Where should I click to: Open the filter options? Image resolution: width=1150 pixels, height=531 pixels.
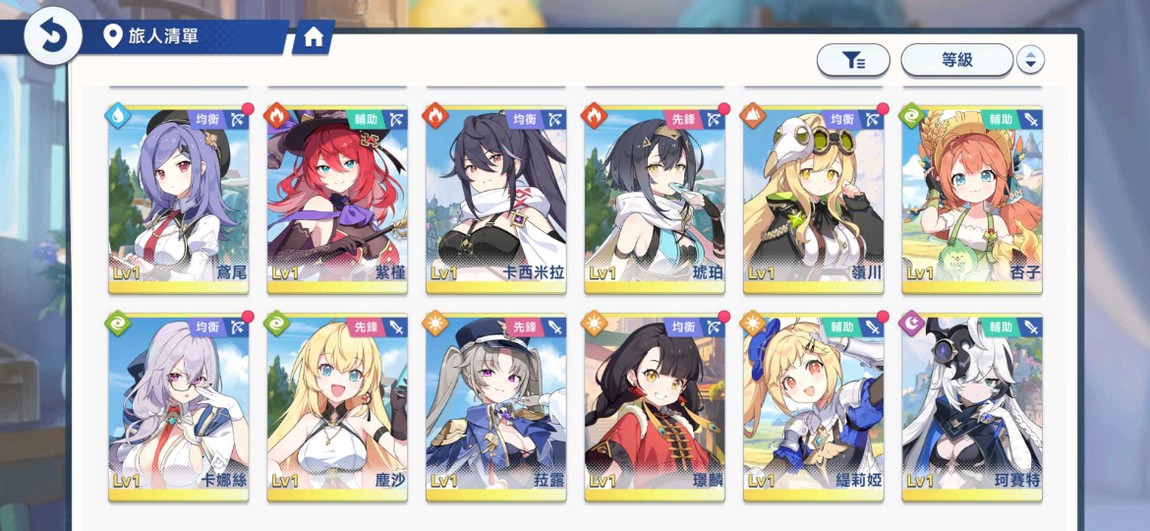[853, 60]
